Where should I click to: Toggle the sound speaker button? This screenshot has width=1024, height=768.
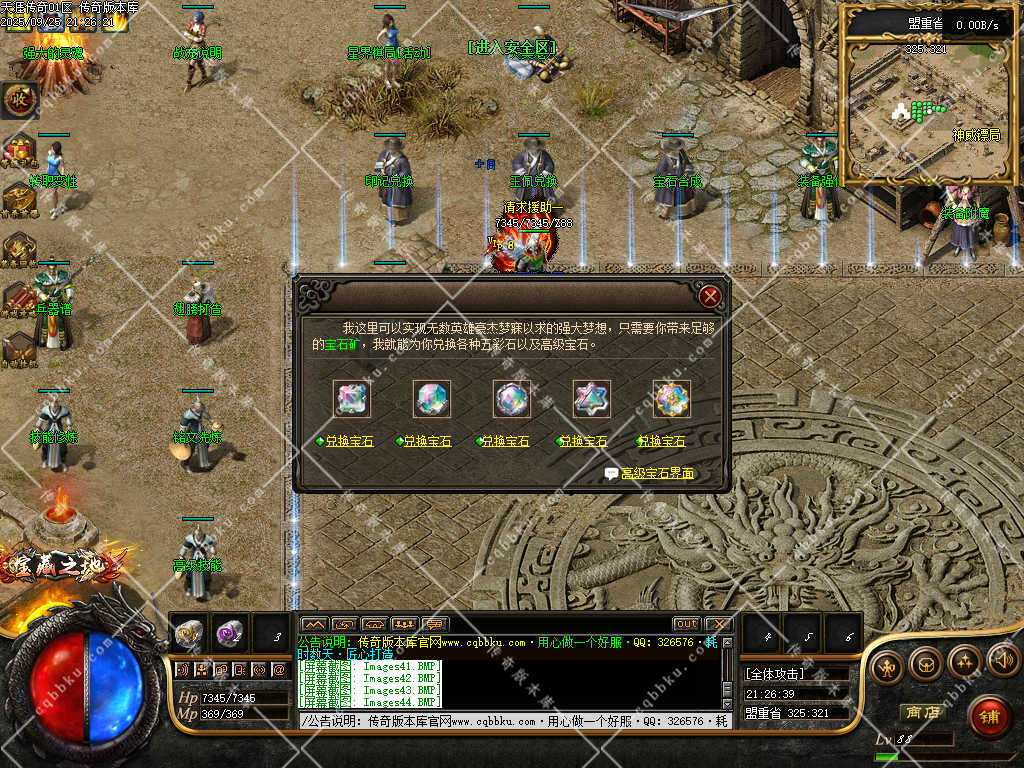click(x=1003, y=661)
